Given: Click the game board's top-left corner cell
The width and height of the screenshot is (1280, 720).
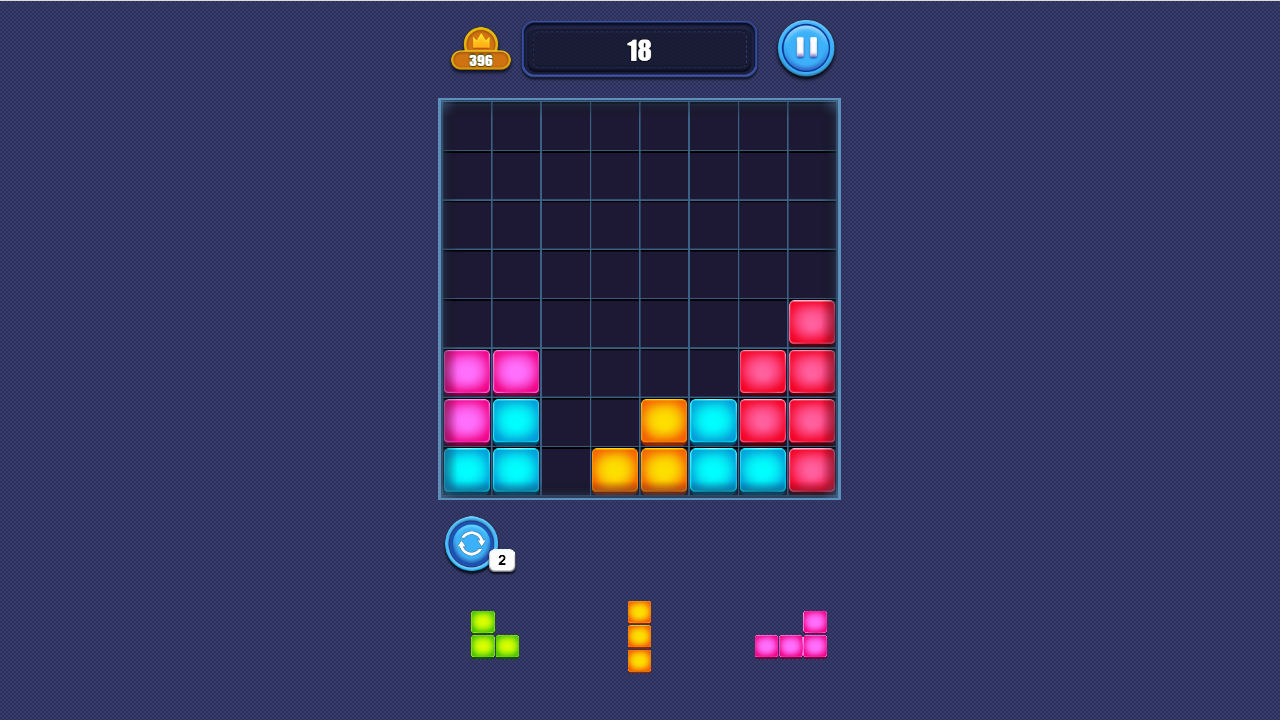Looking at the screenshot, I should point(467,124).
